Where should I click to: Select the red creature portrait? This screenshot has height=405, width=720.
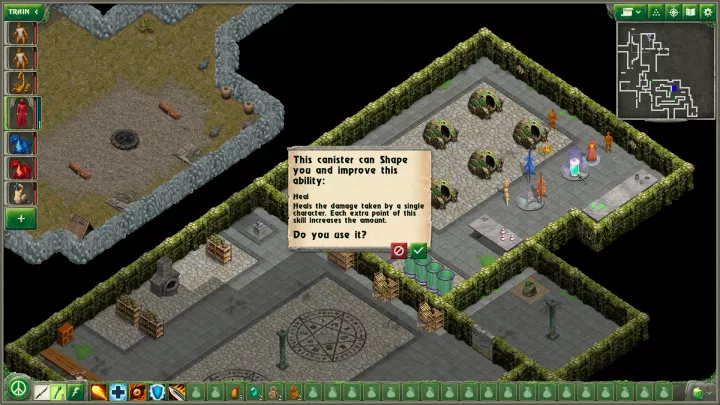pos(22,168)
